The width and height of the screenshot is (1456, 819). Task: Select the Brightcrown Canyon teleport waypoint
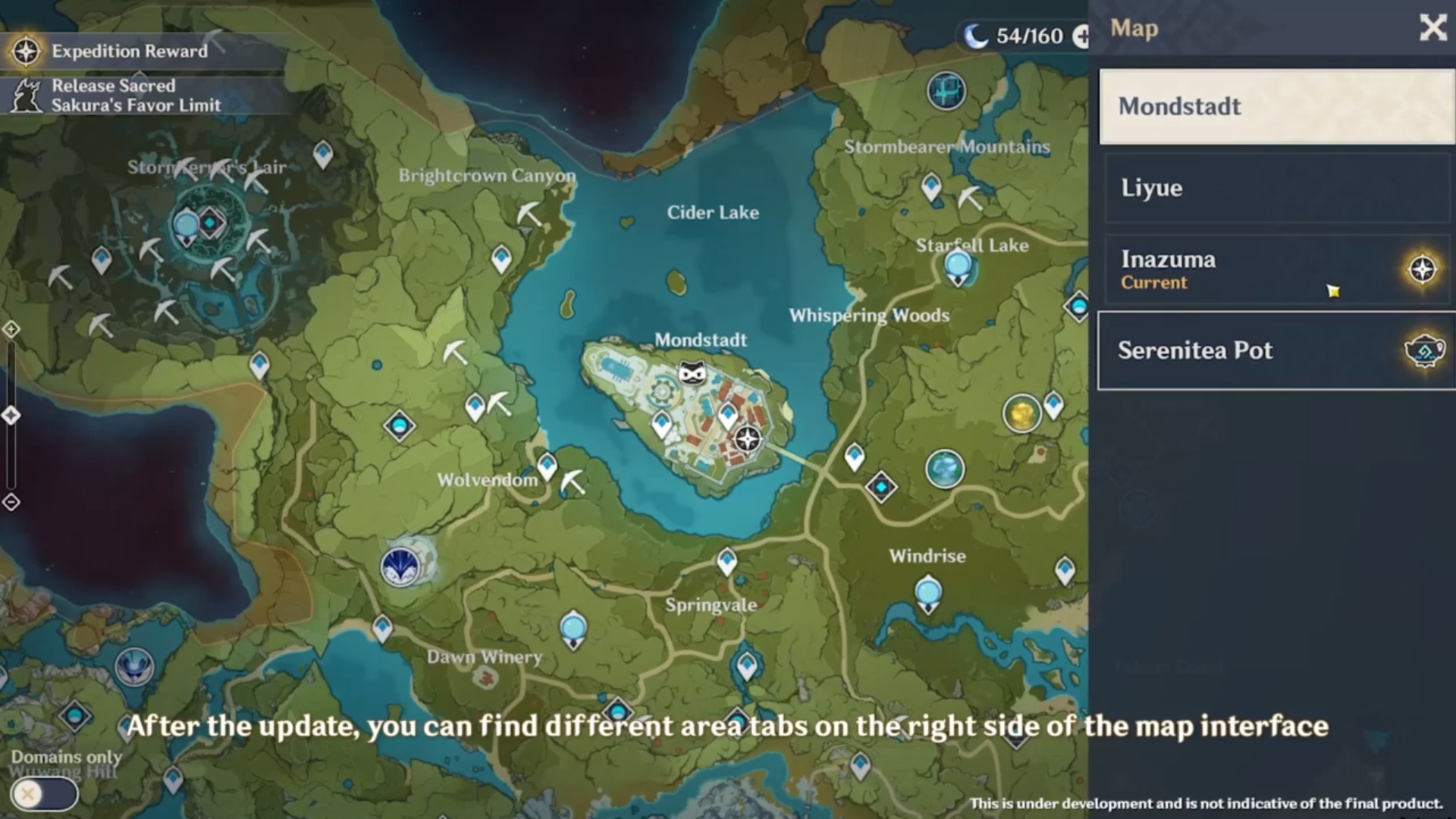click(500, 259)
